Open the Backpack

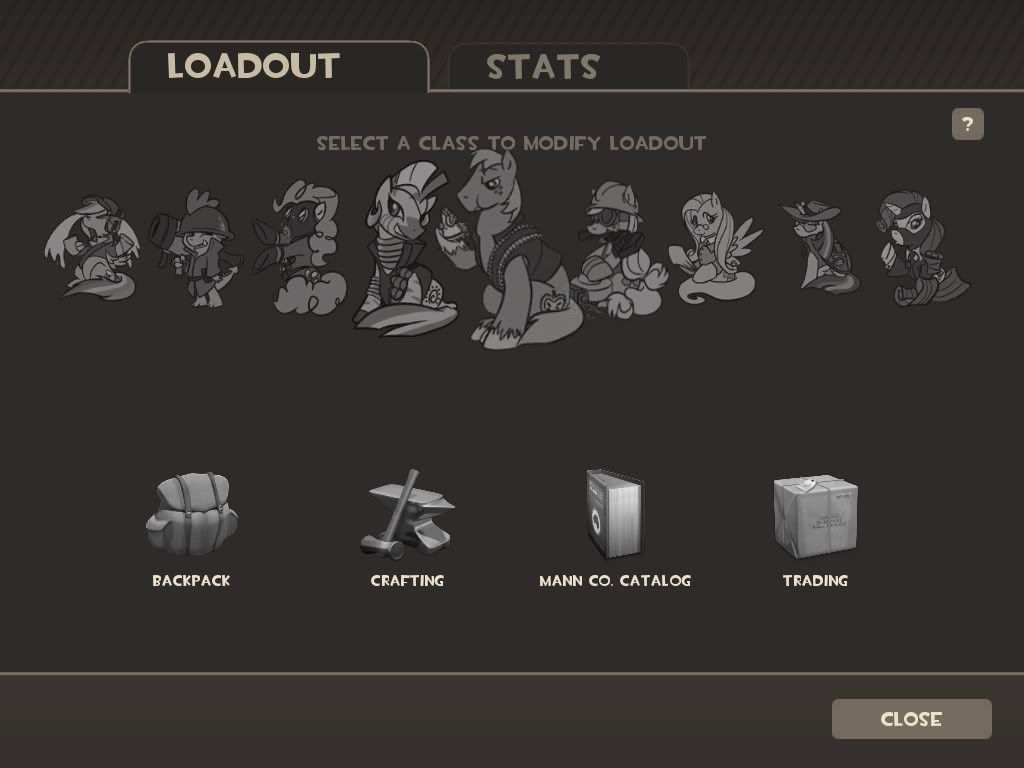coord(191,518)
